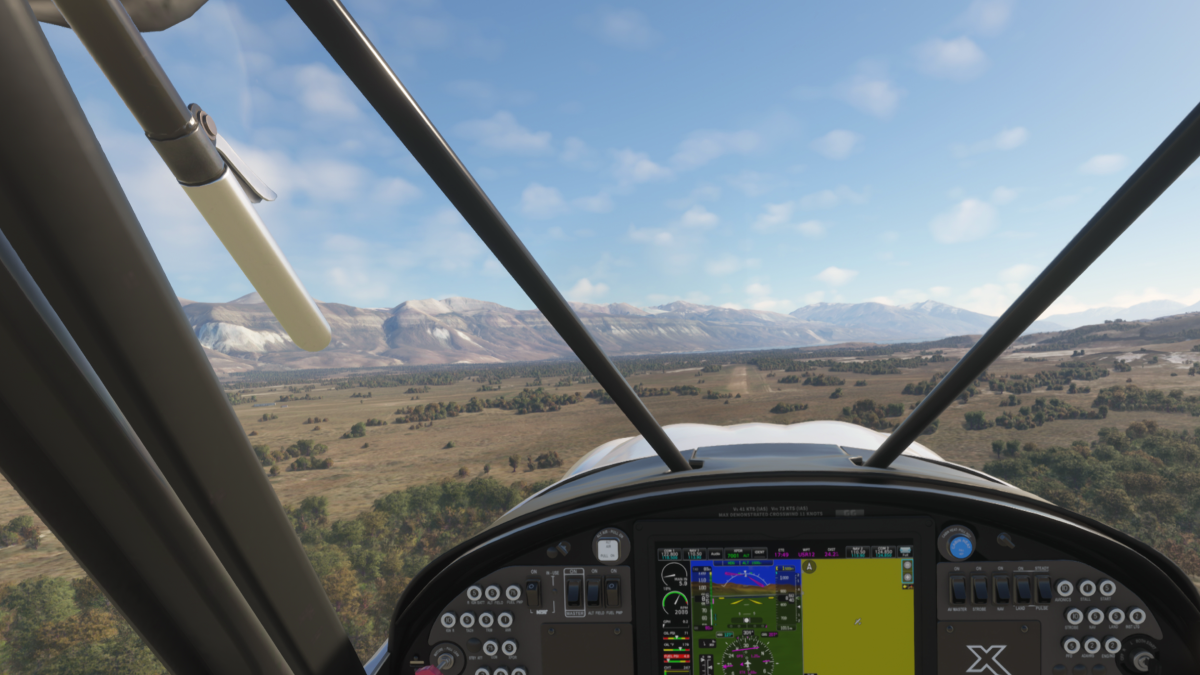Click the STALL circuit breaker
Viewport: 1200px width, 675px height.
coord(1087,589)
